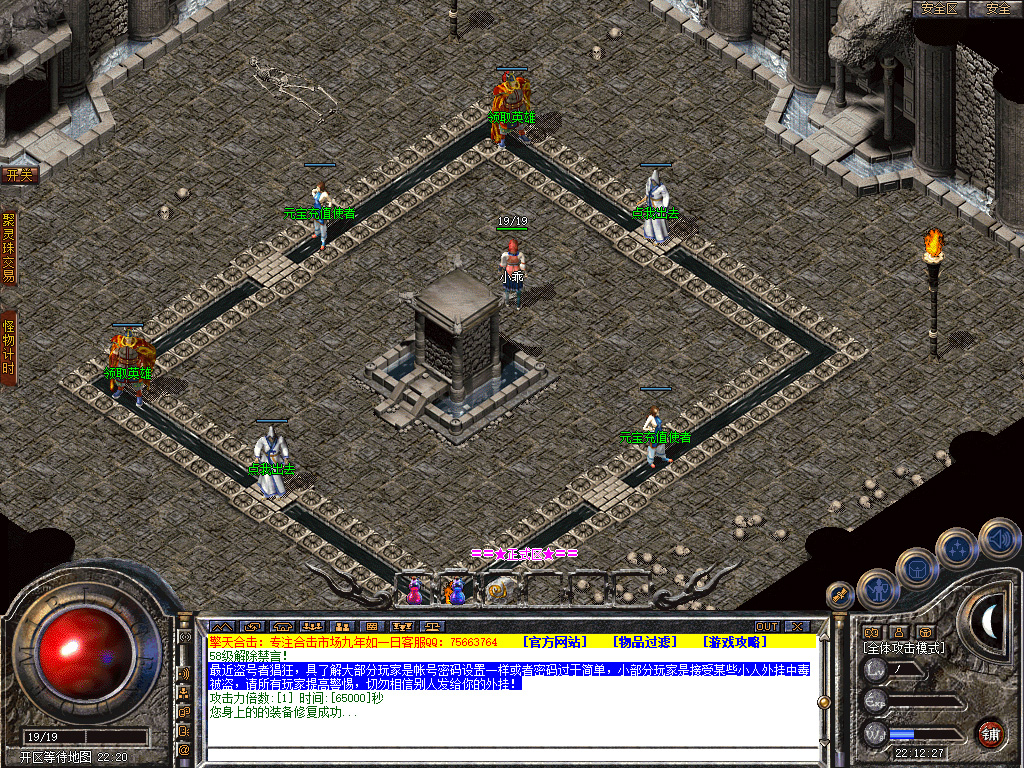
Task: Open the red 铺 shop button
Action: tap(990, 732)
